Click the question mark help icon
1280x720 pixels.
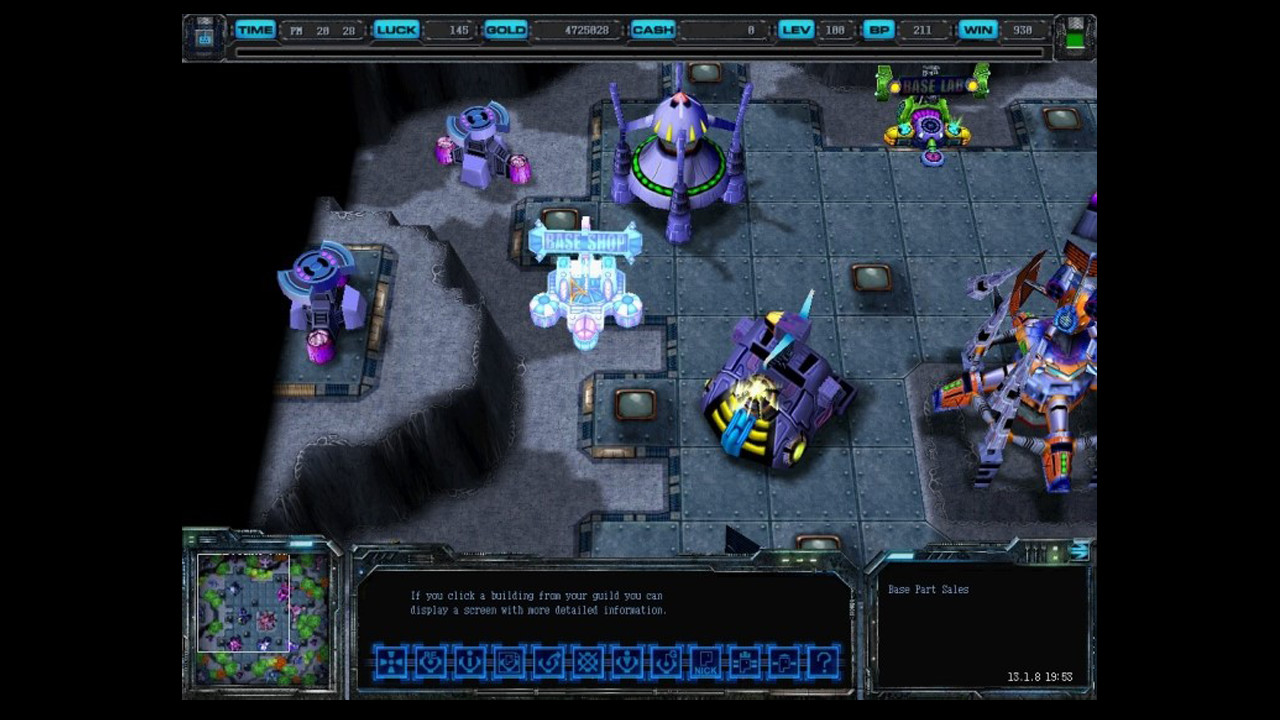(823, 662)
